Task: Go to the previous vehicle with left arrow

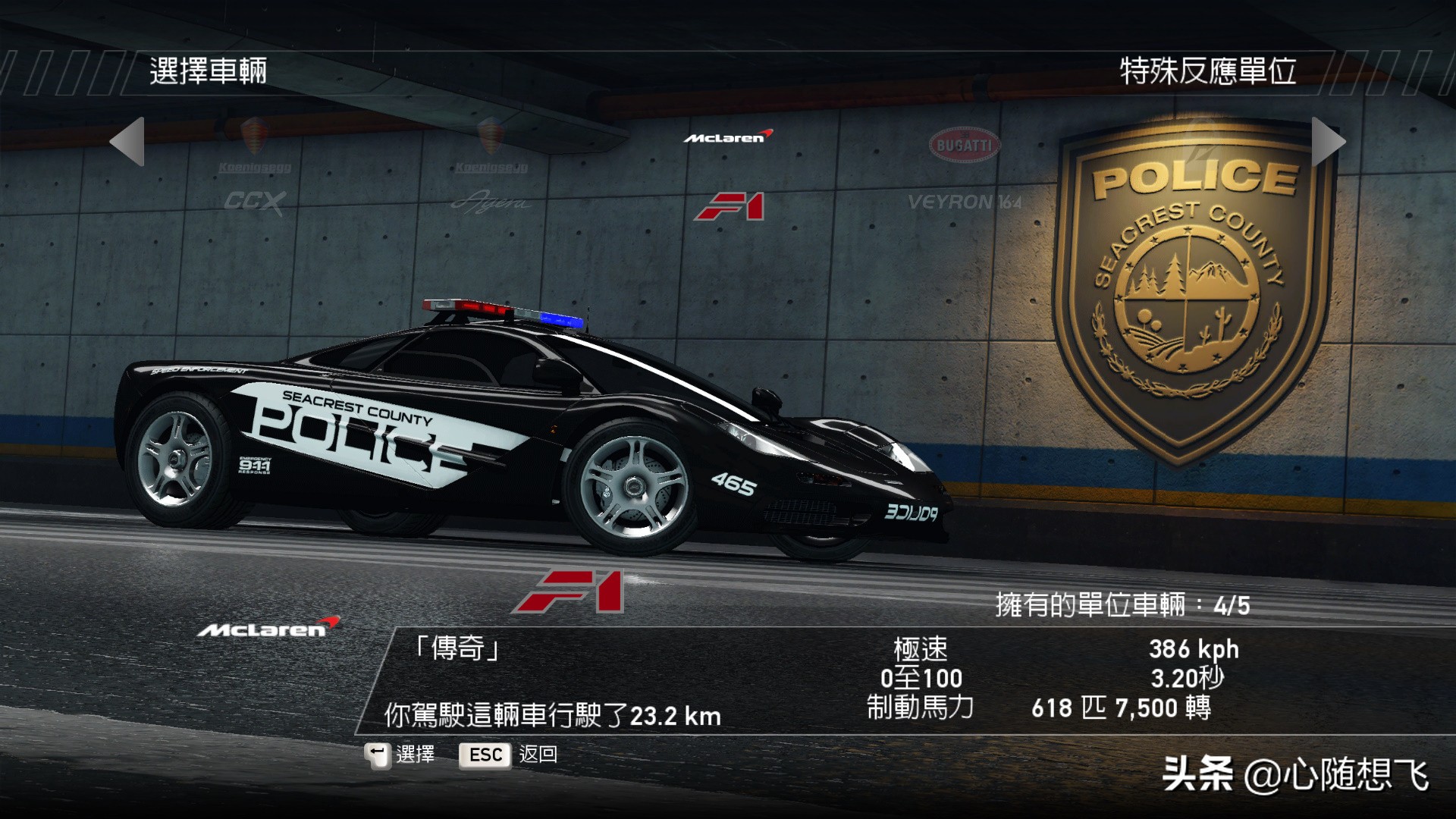Action: click(x=127, y=141)
